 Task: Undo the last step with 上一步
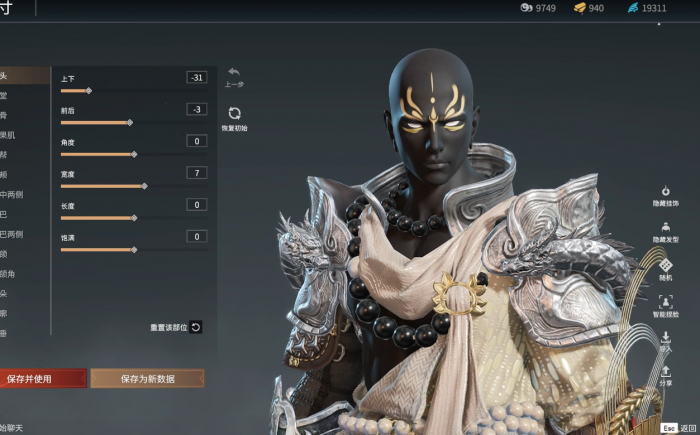pos(234,75)
